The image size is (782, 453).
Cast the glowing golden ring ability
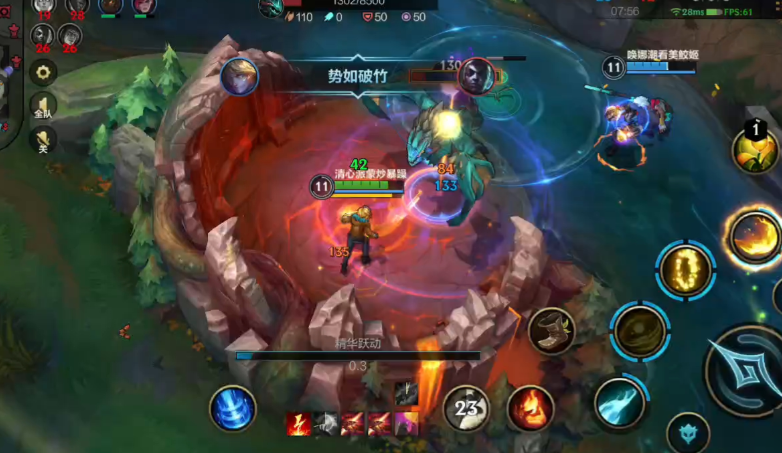[685, 270]
